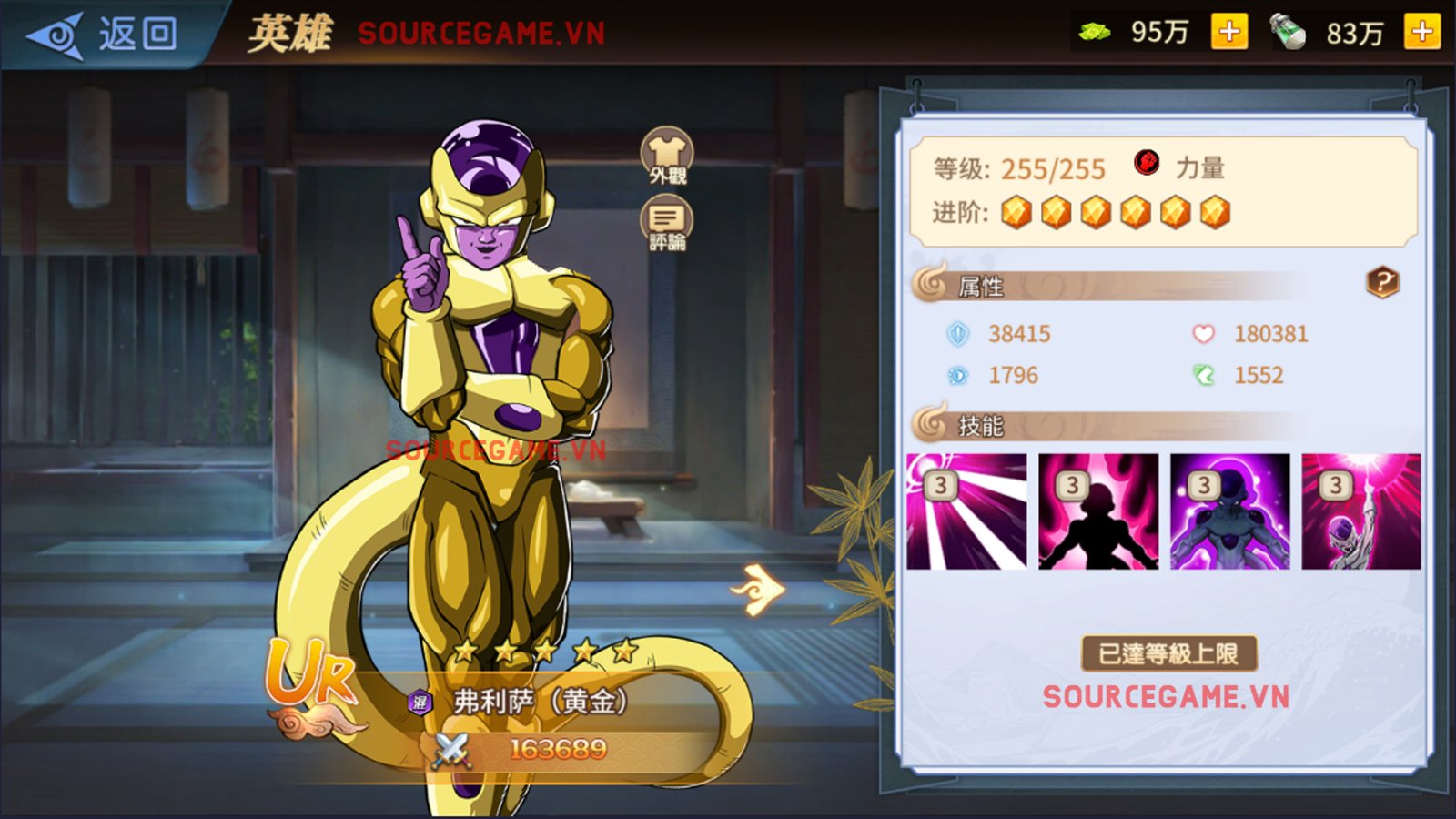This screenshot has width=1456, height=819.
Task: Select the black silhouette skill icon
Action: 1098,511
